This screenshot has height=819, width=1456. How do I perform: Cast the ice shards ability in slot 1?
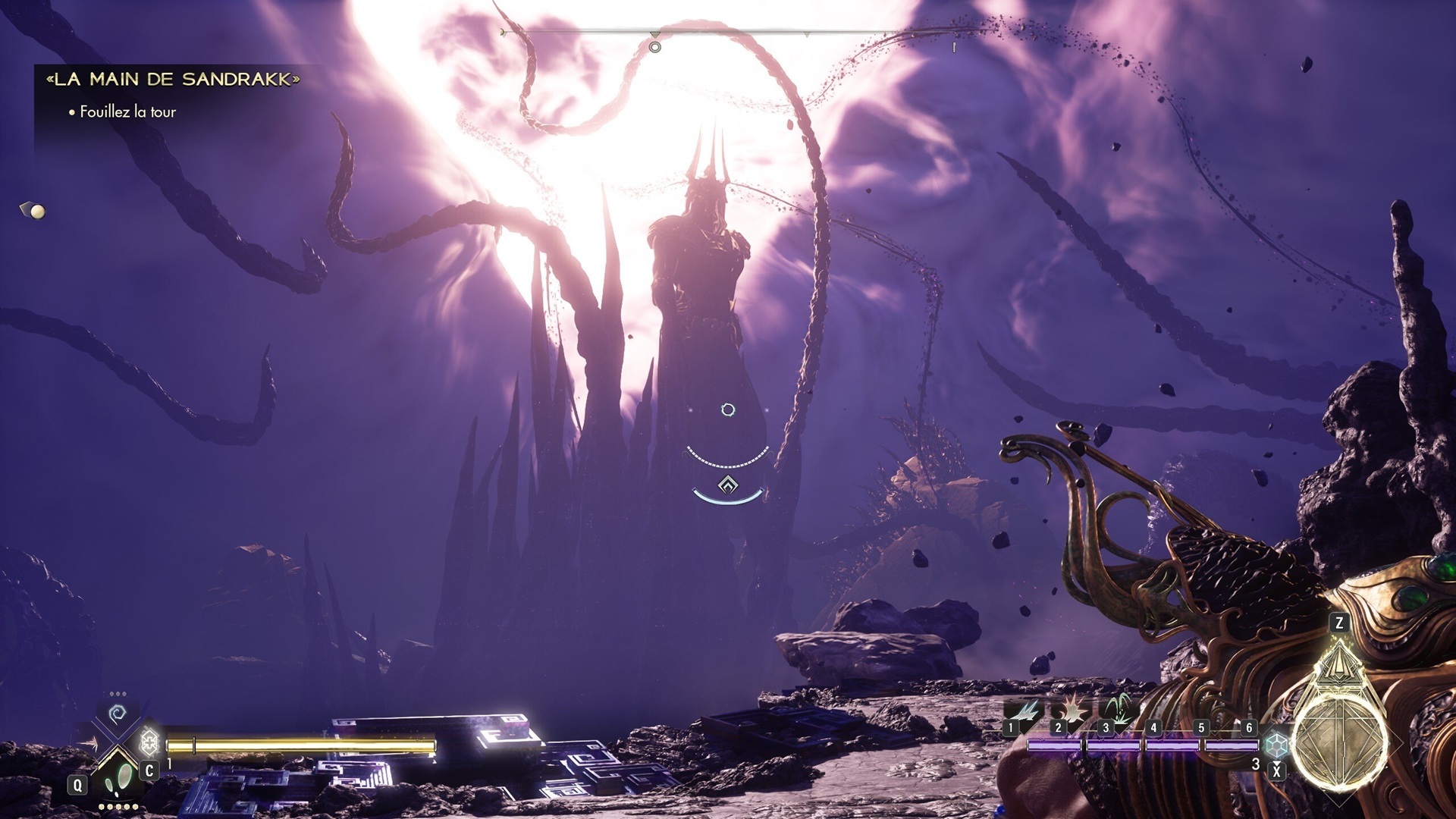click(x=1024, y=713)
